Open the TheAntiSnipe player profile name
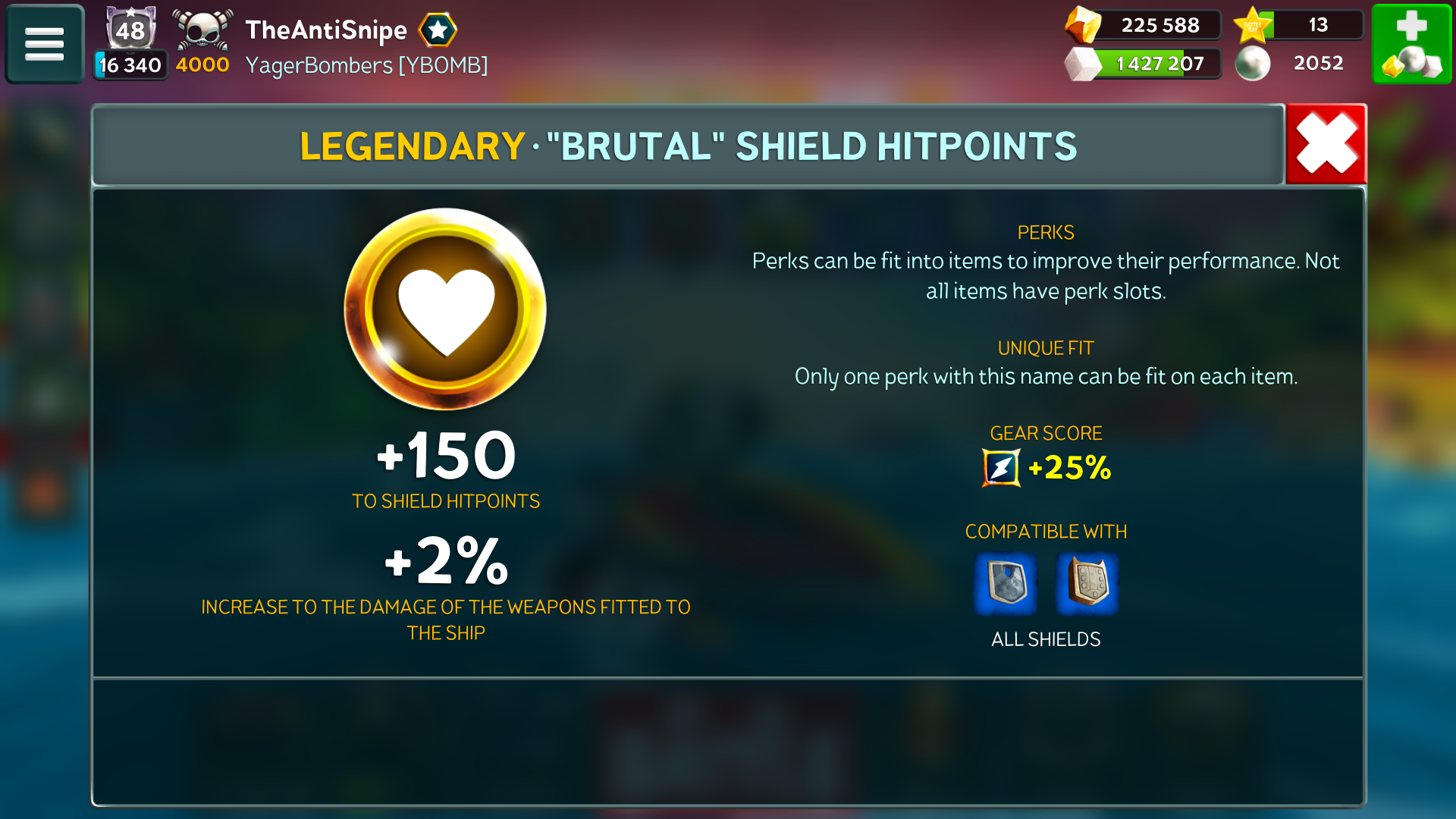Screen dimensions: 1456x819 [326, 30]
